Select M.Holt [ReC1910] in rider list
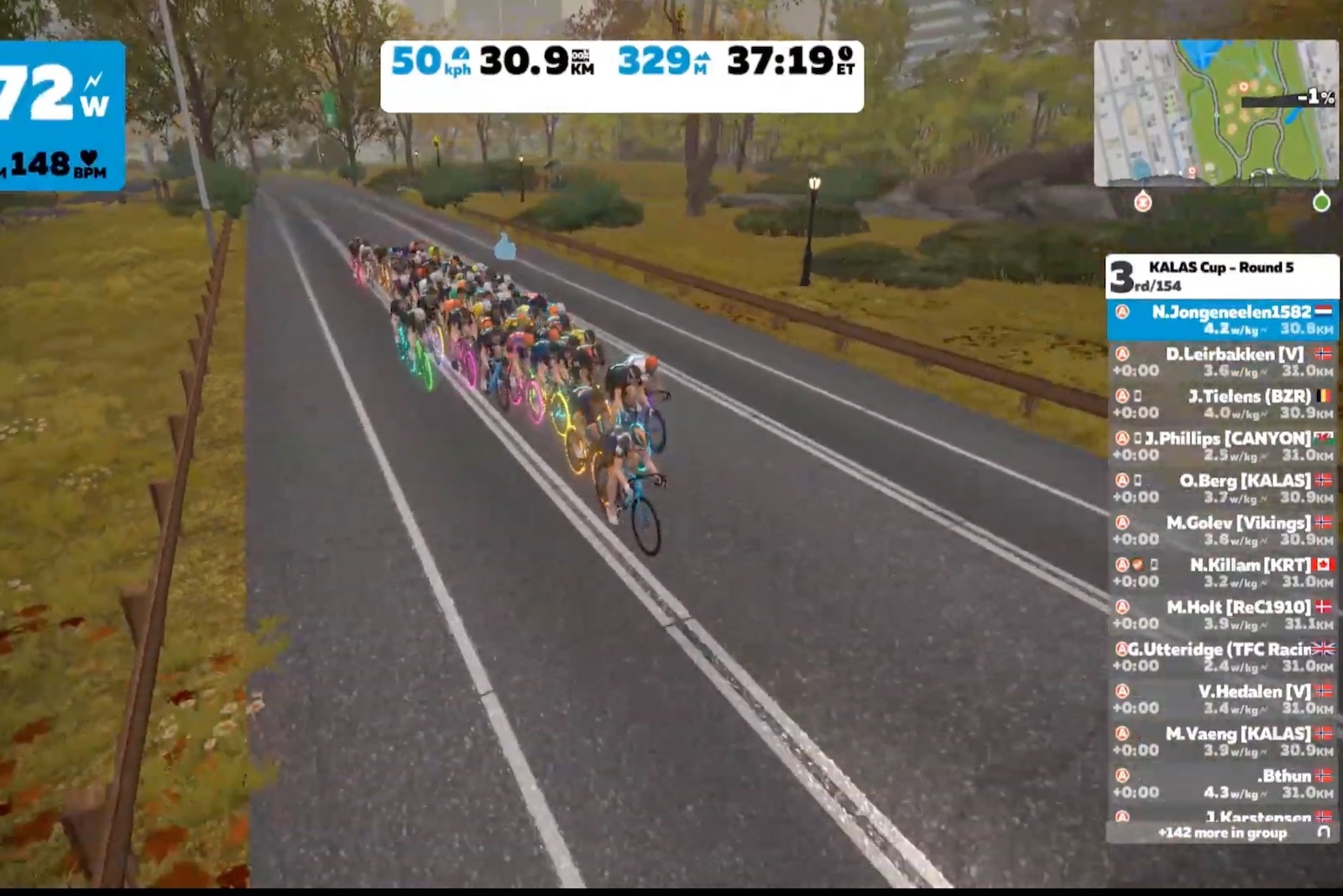Screen dimensions: 1343x896 point(1222,614)
